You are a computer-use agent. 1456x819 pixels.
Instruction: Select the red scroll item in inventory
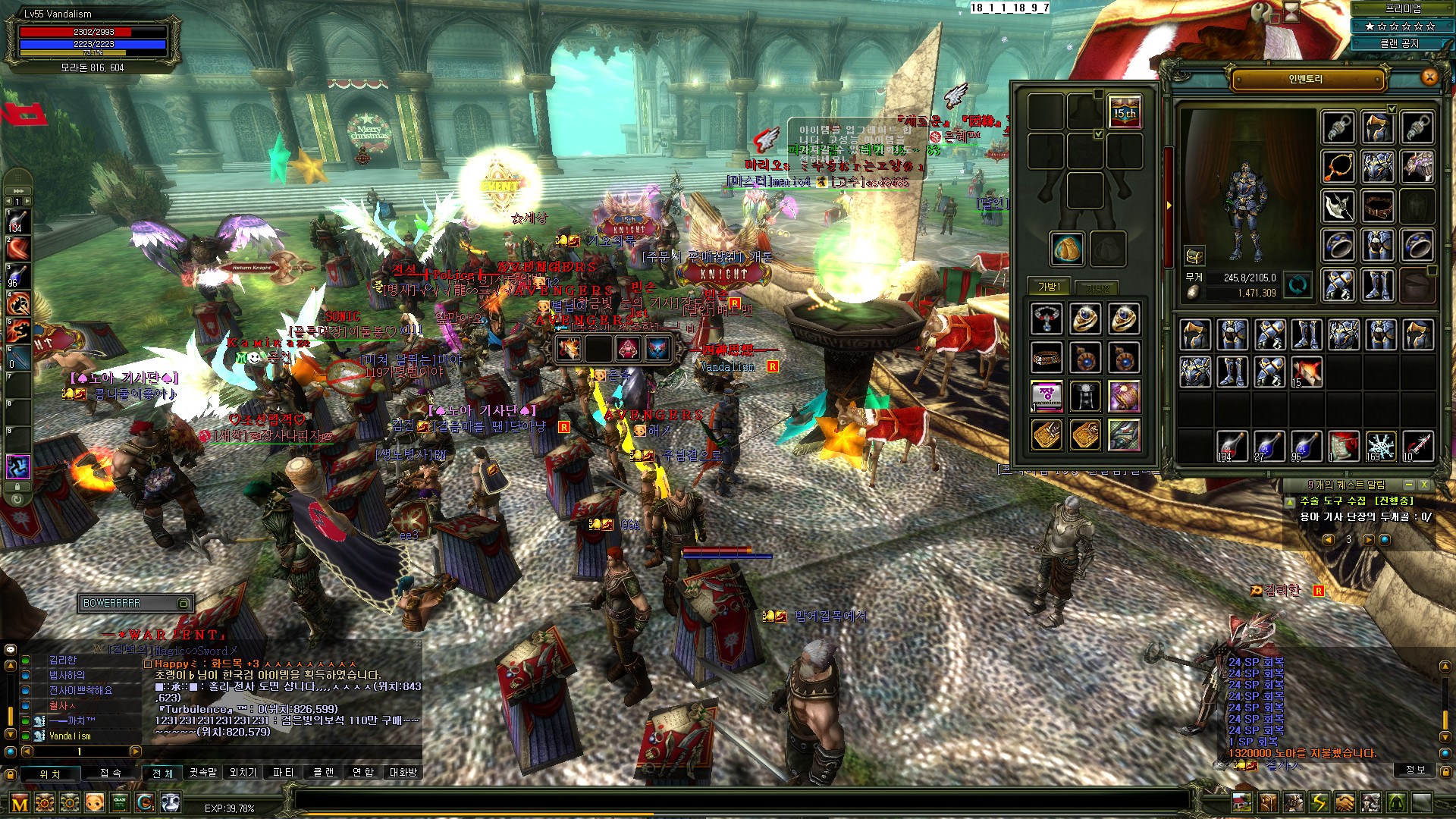[1343, 446]
